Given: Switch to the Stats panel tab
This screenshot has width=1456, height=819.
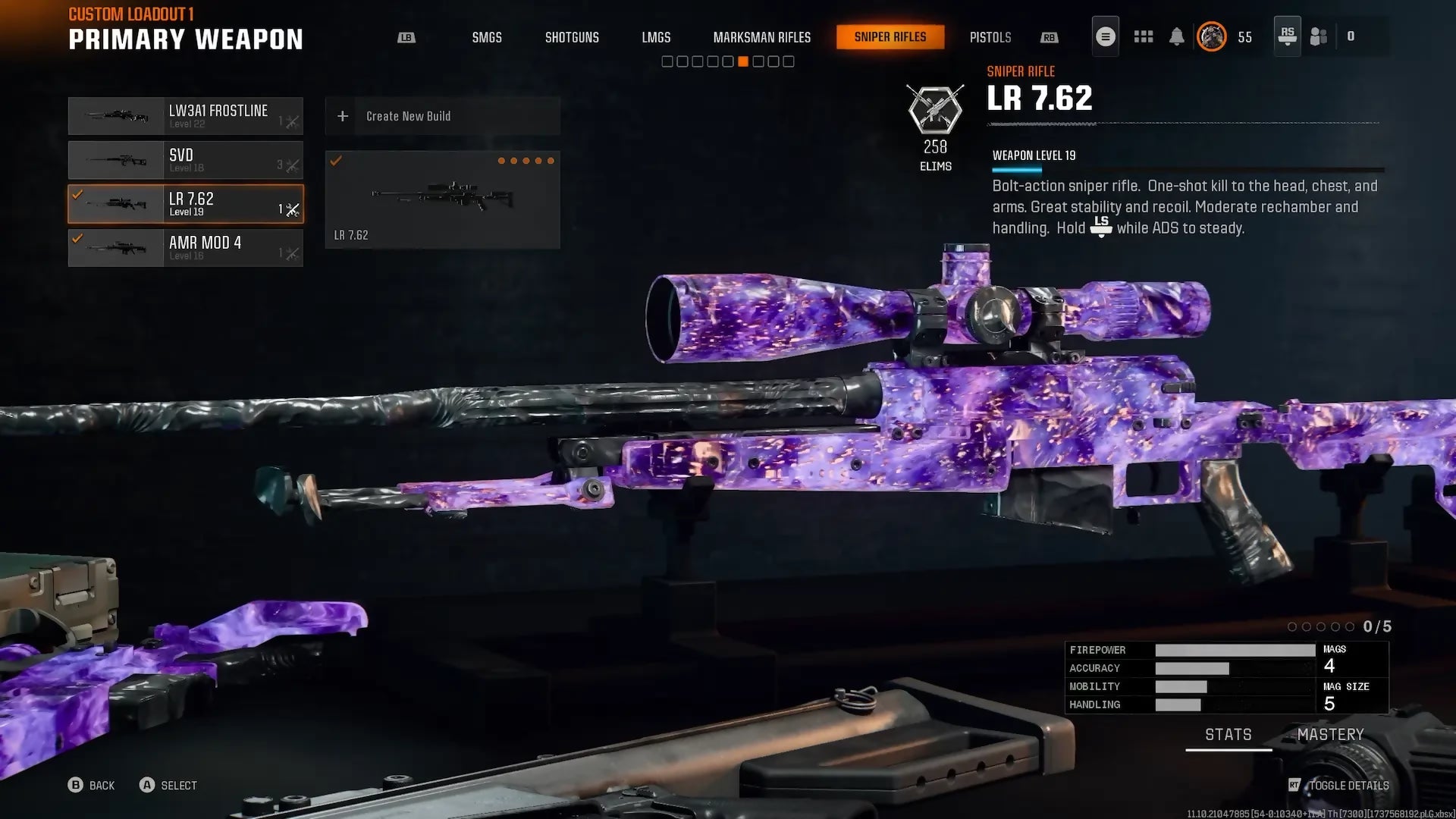Looking at the screenshot, I should pyautogui.click(x=1228, y=735).
